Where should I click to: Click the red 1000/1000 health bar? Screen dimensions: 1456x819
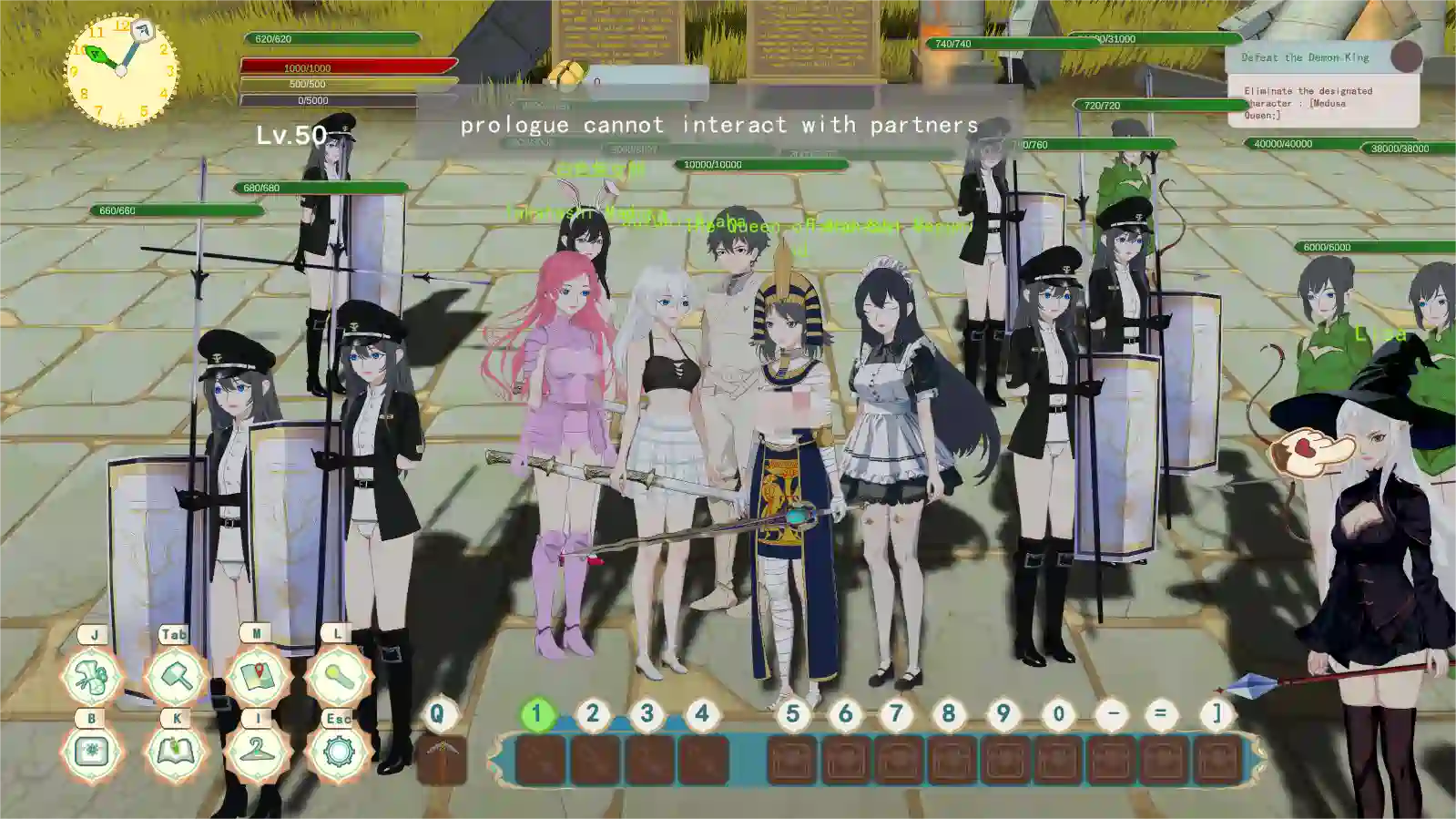344,67
